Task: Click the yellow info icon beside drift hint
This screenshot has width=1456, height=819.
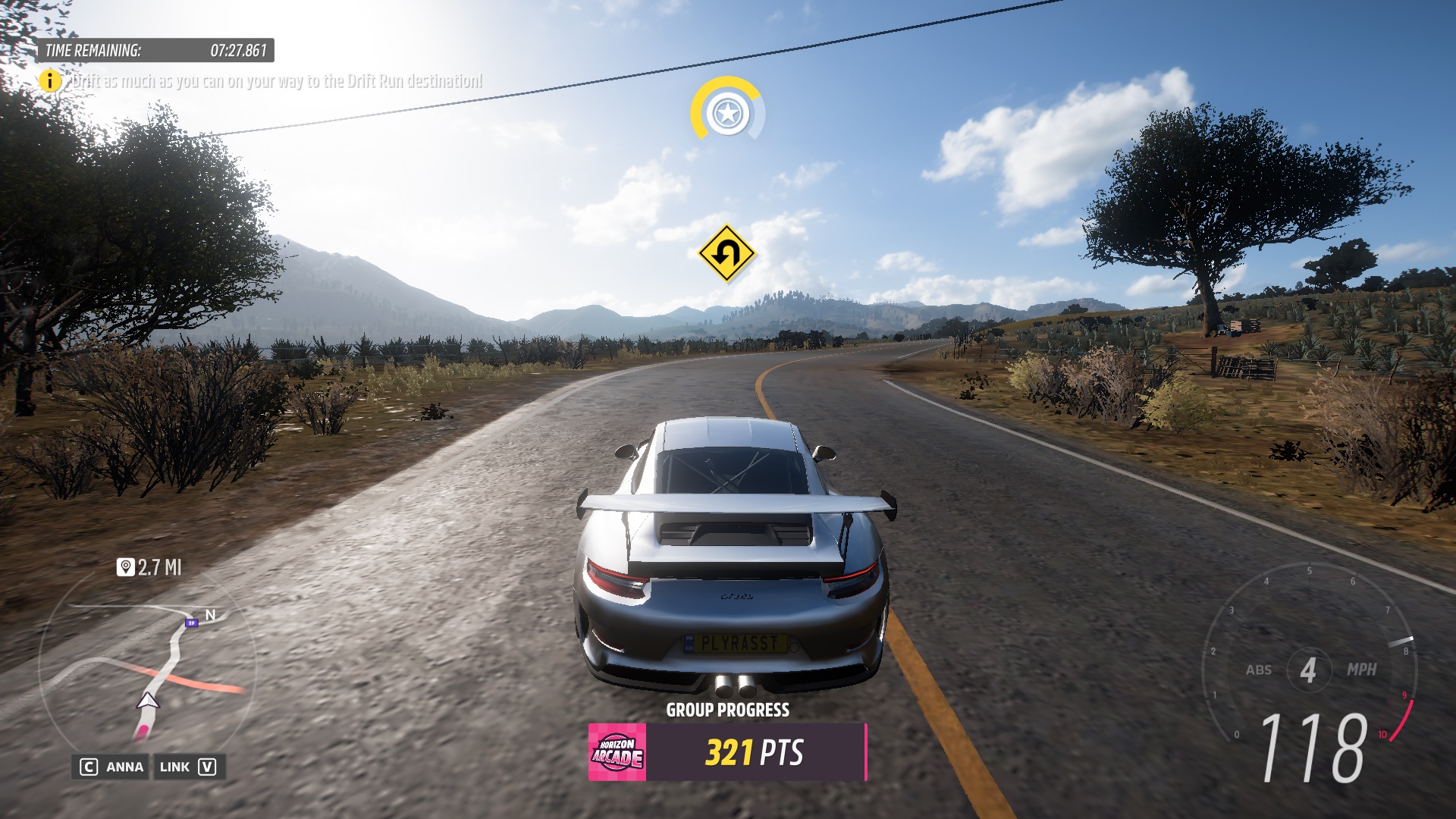Action: 50,80
